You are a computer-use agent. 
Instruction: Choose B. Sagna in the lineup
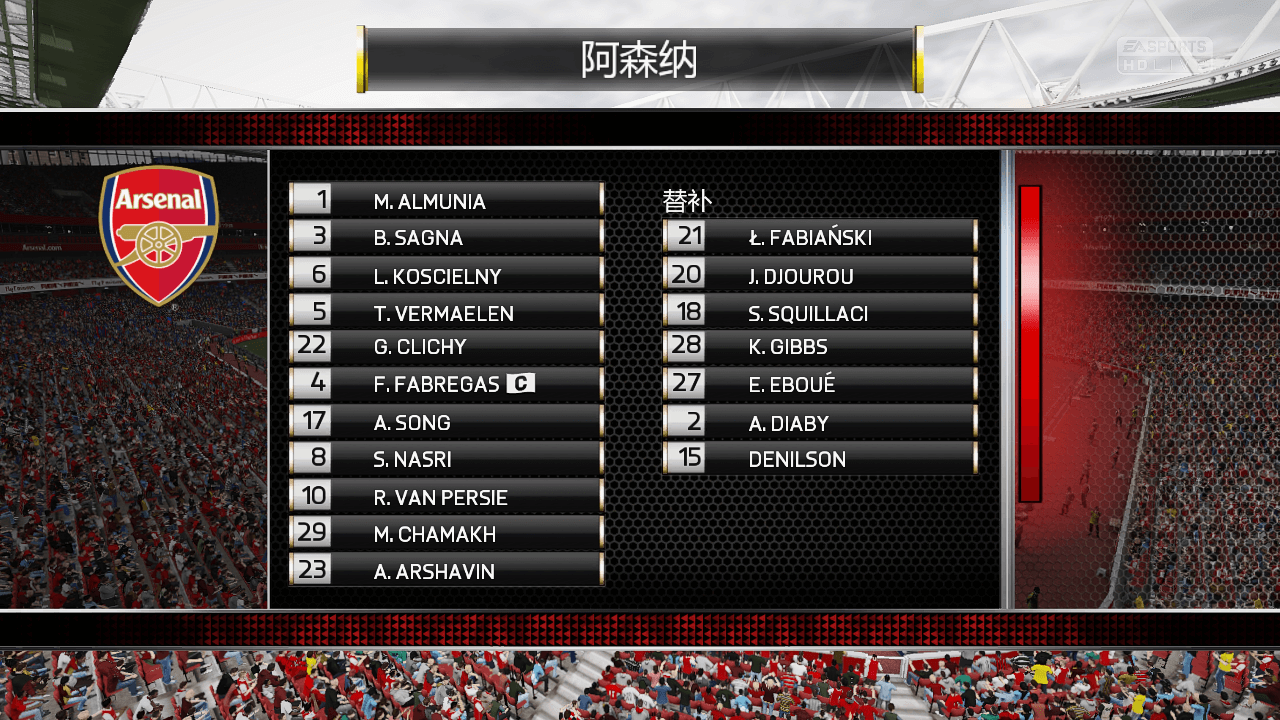446,237
